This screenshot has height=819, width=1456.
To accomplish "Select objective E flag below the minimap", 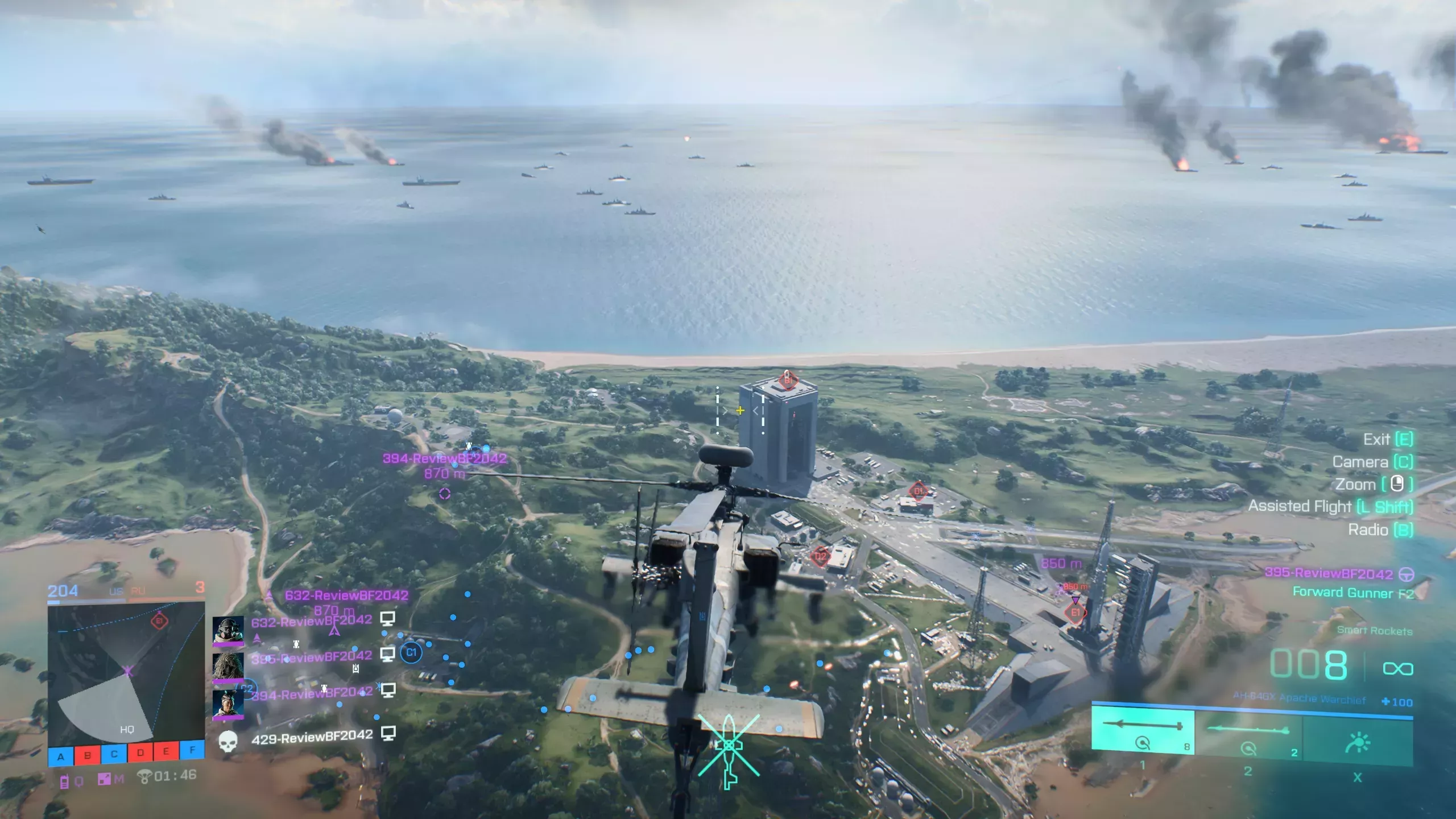I will 166,752.
